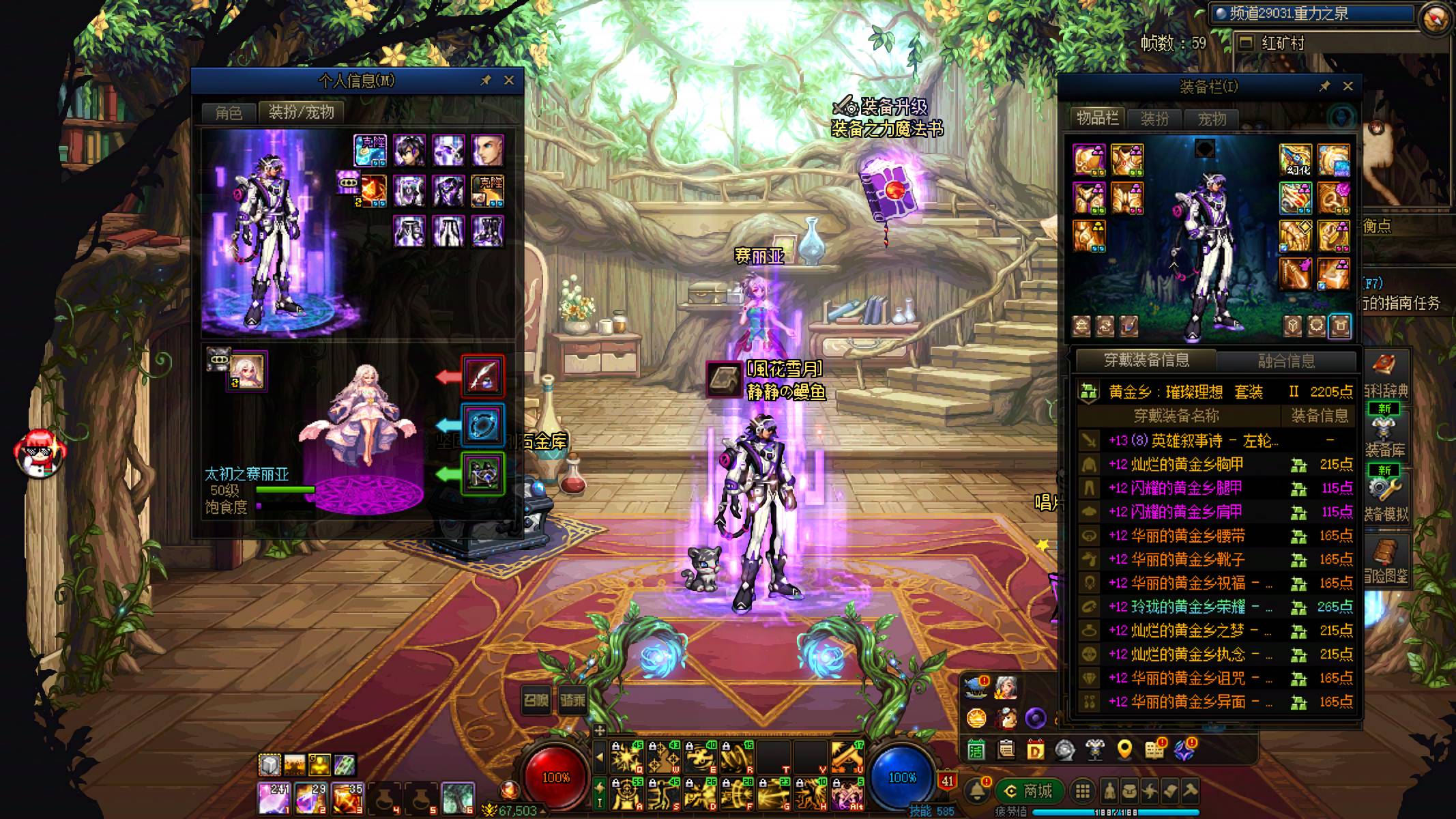Image resolution: width=1456 pixels, height=819 pixels.
Task: Open the 宠物 tab in 装备栏
Action: tap(1212, 119)
